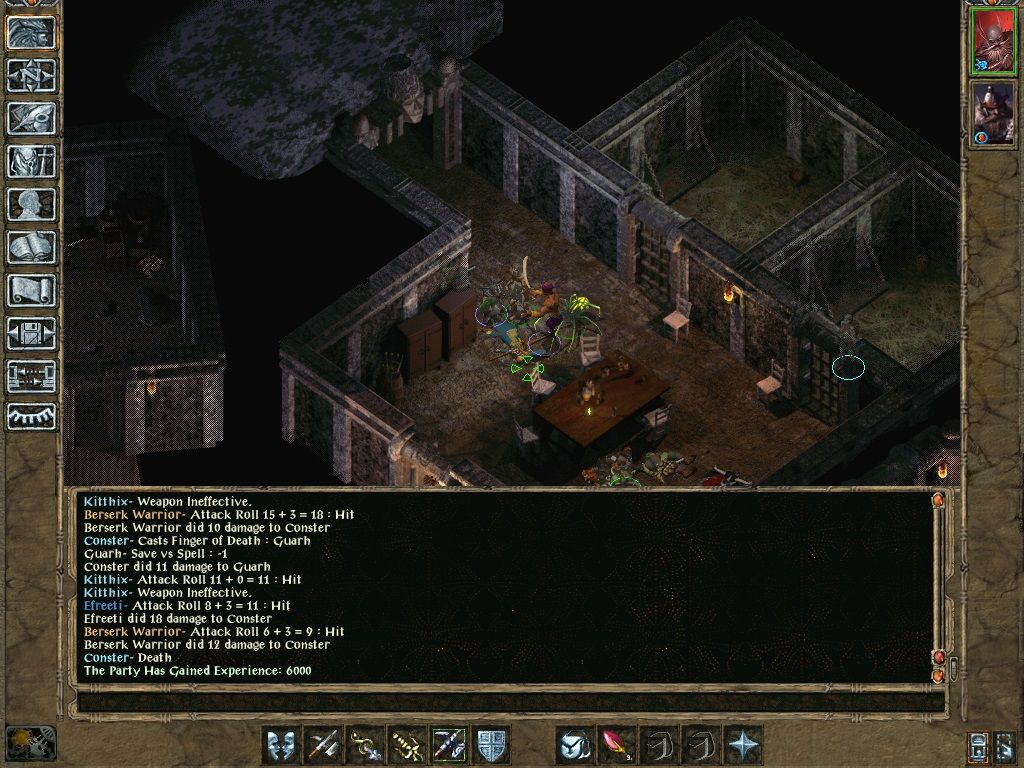Click the game clock in the corner
The image size is (1024, 768).
coord(30,743)
